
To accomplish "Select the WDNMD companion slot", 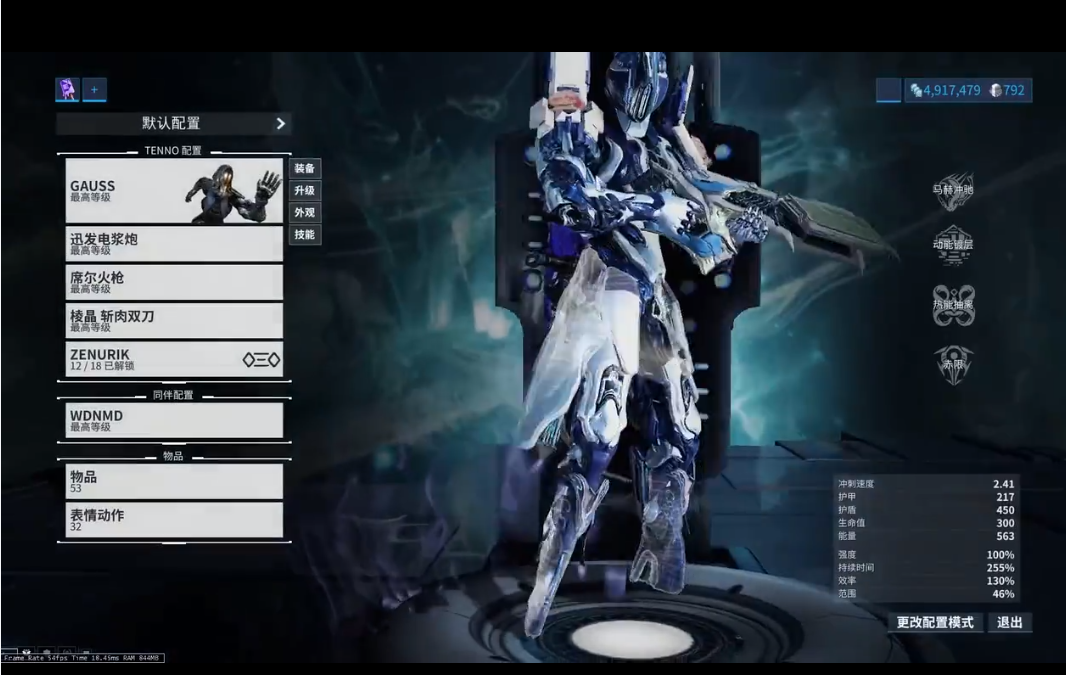I will (x=174, y=420).
